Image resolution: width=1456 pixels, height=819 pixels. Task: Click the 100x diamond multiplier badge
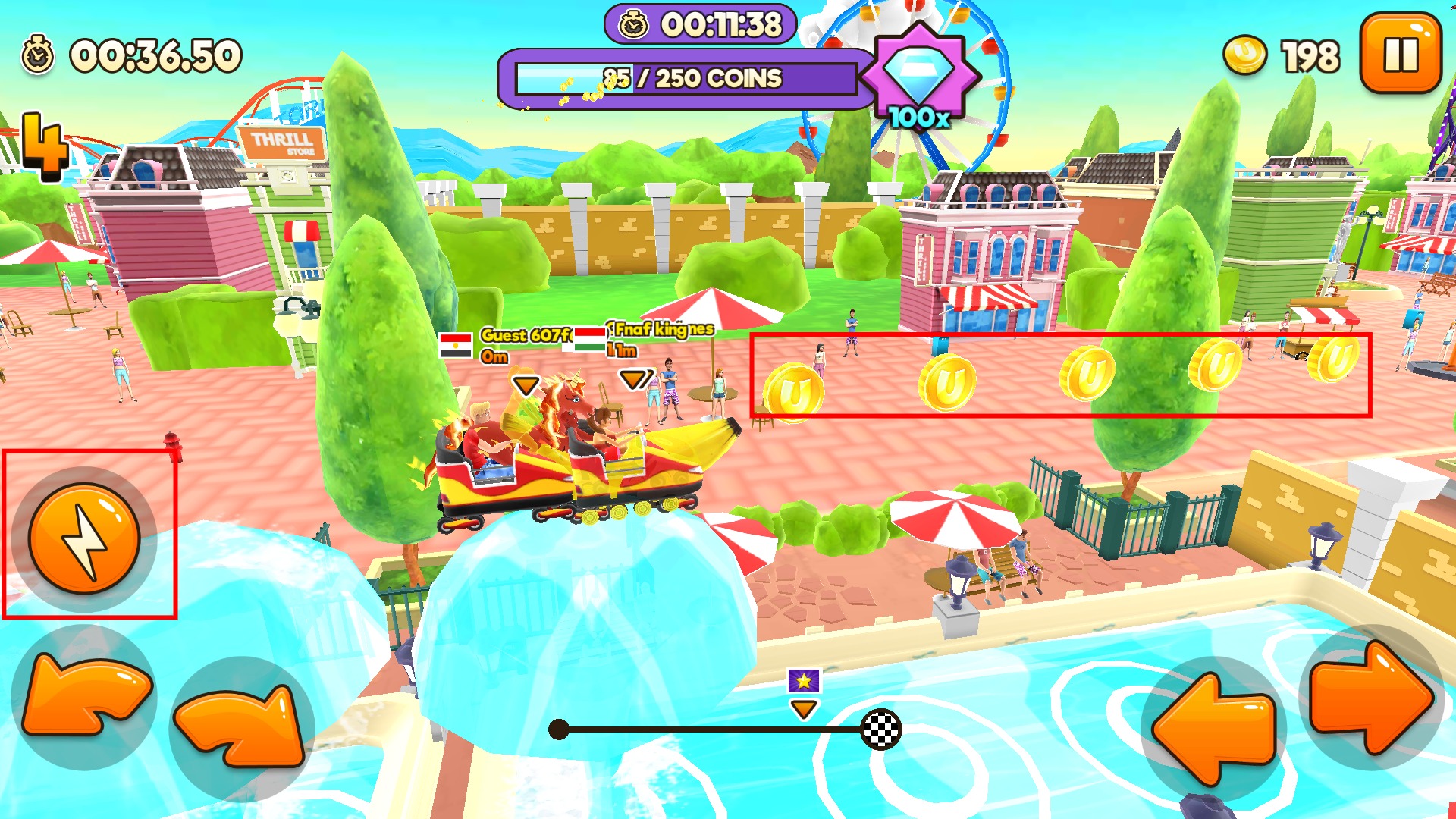[919, 76]
